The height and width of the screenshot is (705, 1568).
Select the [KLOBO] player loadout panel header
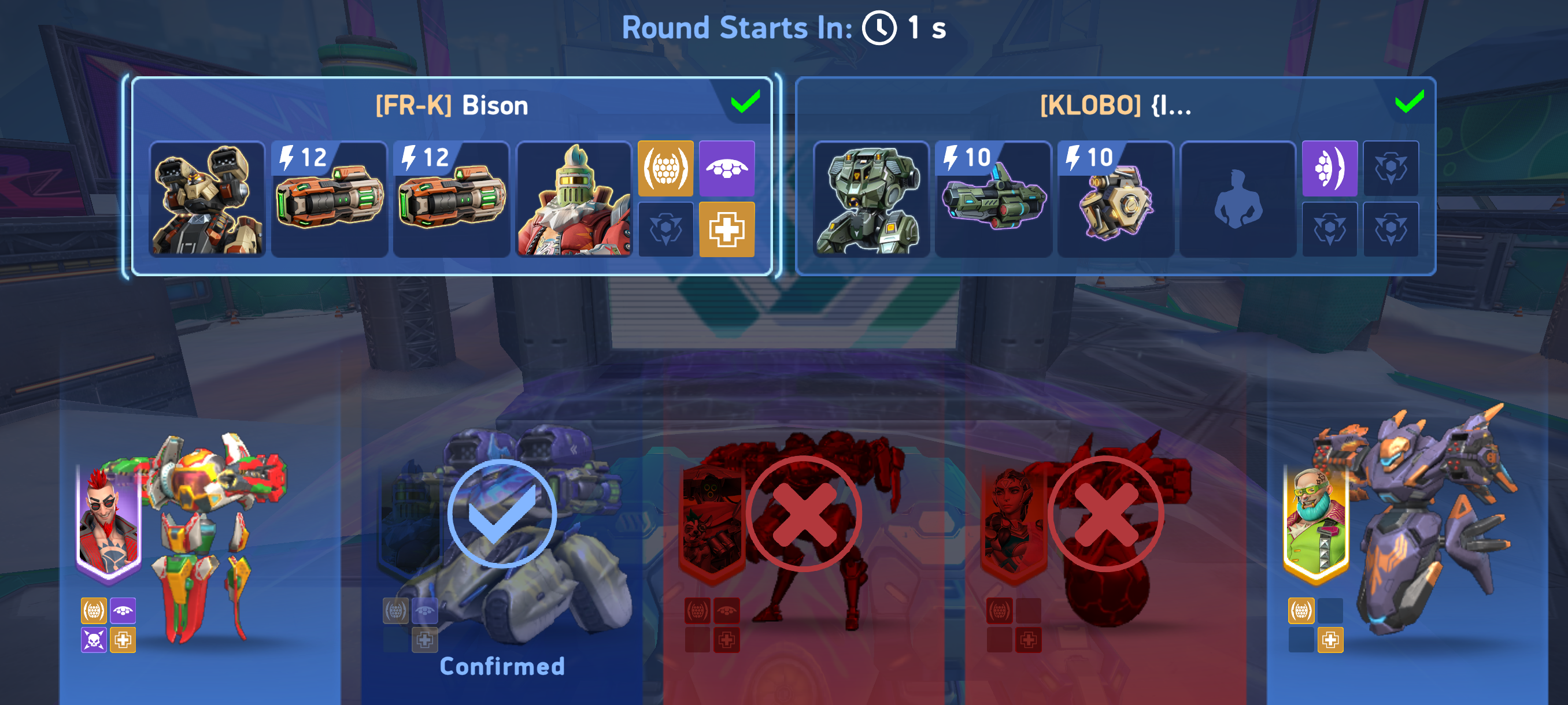(x=1115, y=106)
